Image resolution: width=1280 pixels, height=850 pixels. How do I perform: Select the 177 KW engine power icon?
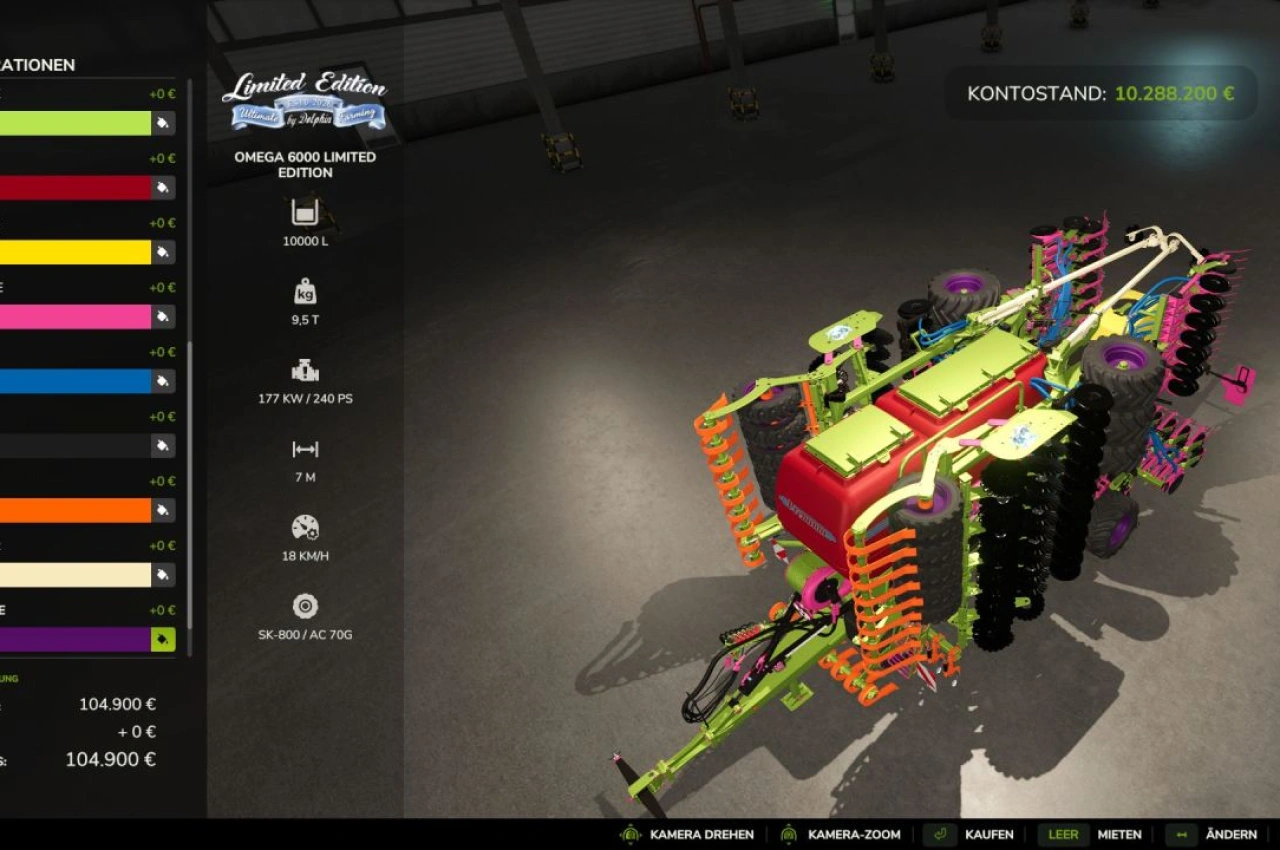point(304,368)
